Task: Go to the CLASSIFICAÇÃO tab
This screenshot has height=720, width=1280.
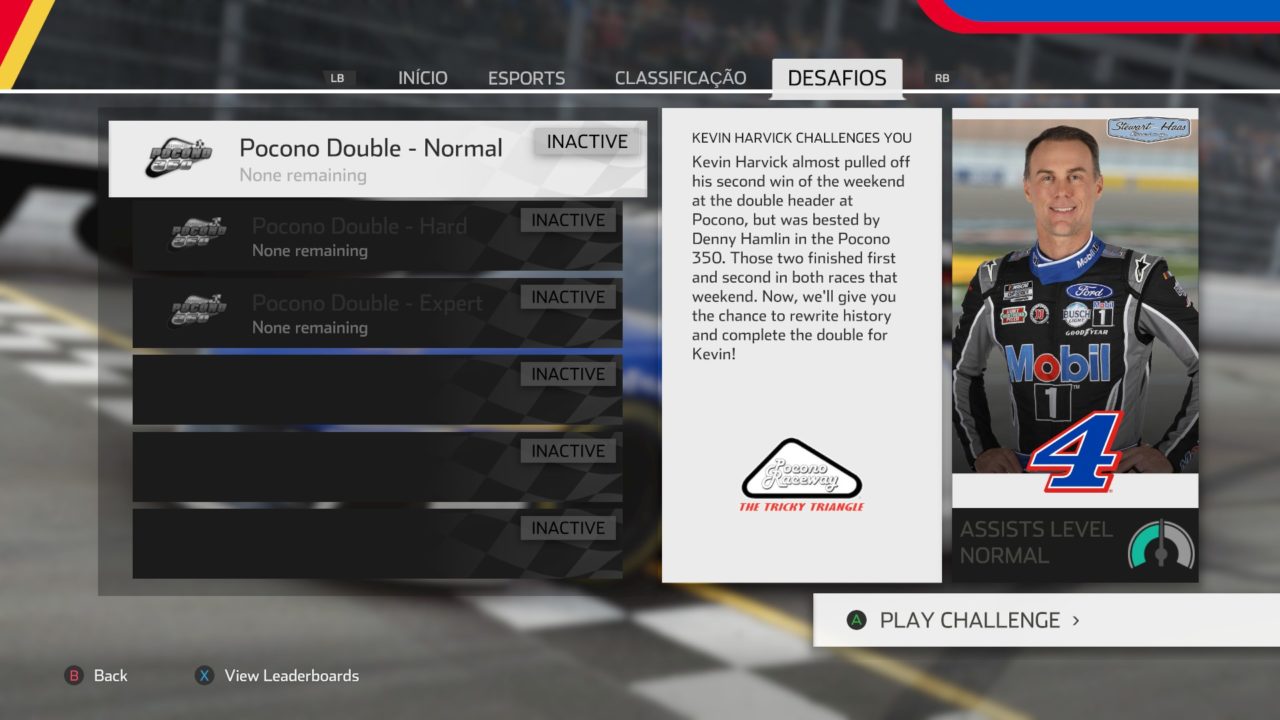Action: coord(680,78)
